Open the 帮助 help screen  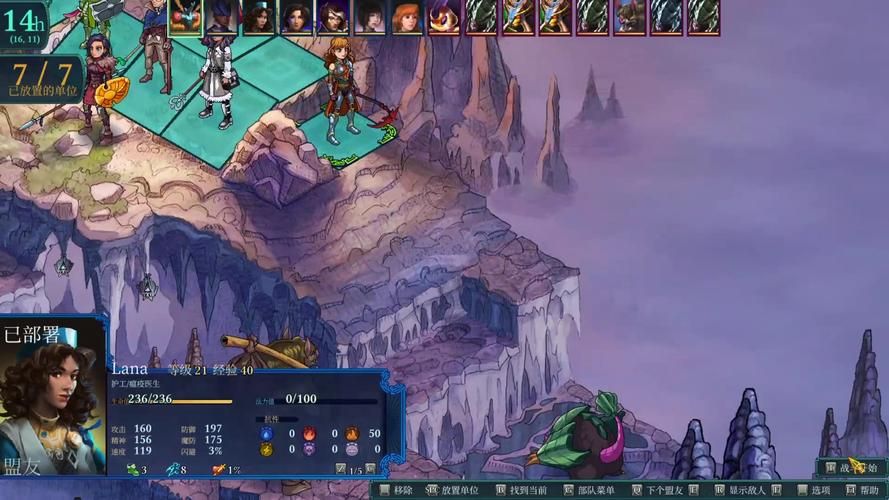point(862,491)
